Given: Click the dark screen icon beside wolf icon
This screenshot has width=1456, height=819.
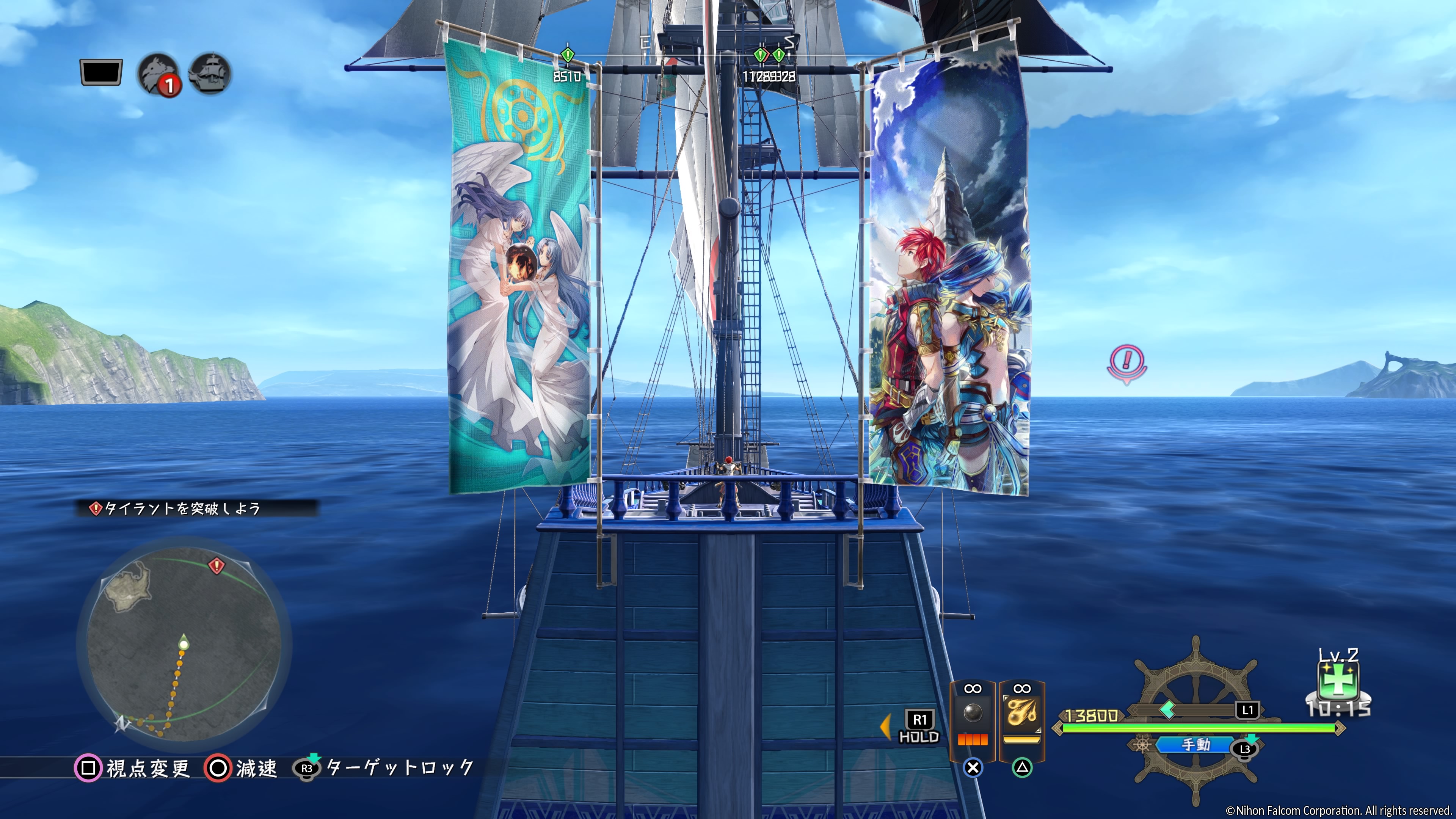Looking at the screenshot, I should click(101, 72).
